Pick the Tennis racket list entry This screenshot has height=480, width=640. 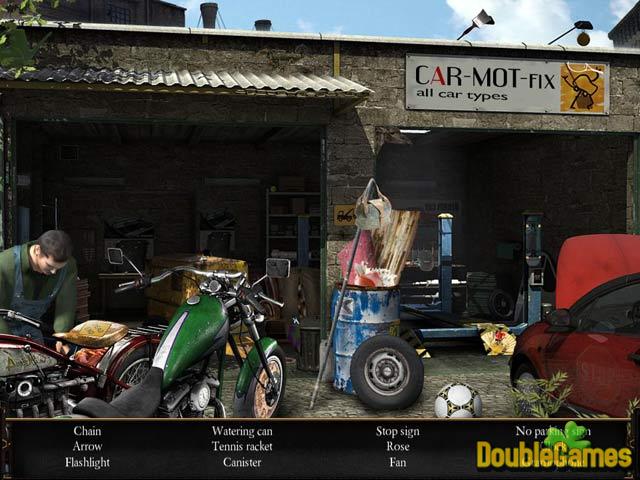point(242,447)
